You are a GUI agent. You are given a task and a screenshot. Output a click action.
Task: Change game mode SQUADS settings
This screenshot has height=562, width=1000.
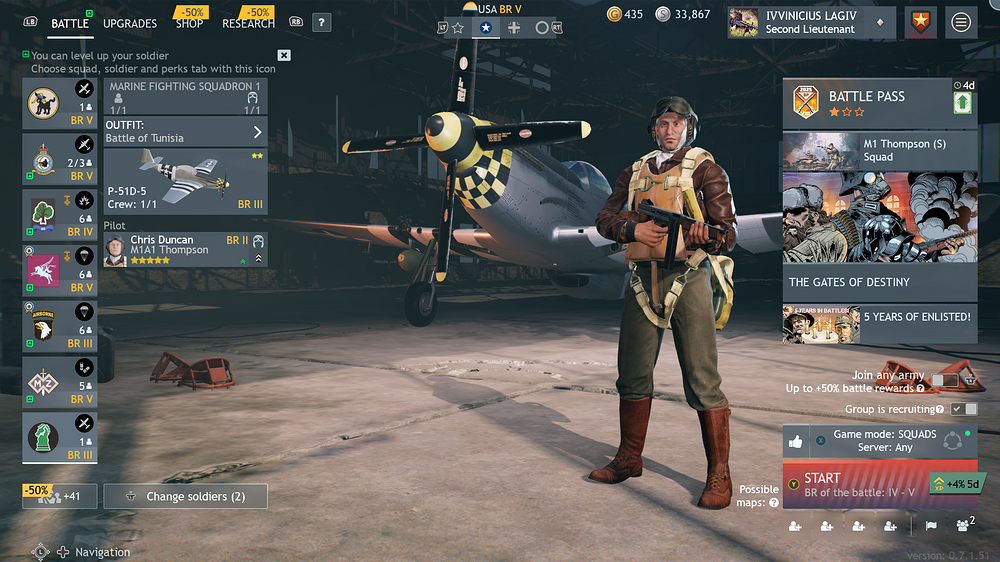[x=884, y=441]
